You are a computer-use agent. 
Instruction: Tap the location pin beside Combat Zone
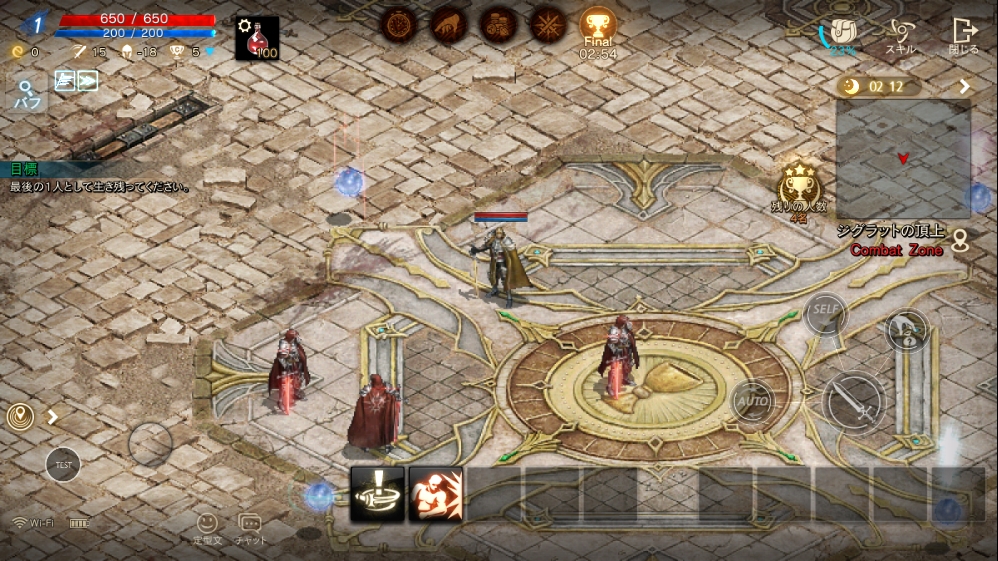(x=961, y=240)
